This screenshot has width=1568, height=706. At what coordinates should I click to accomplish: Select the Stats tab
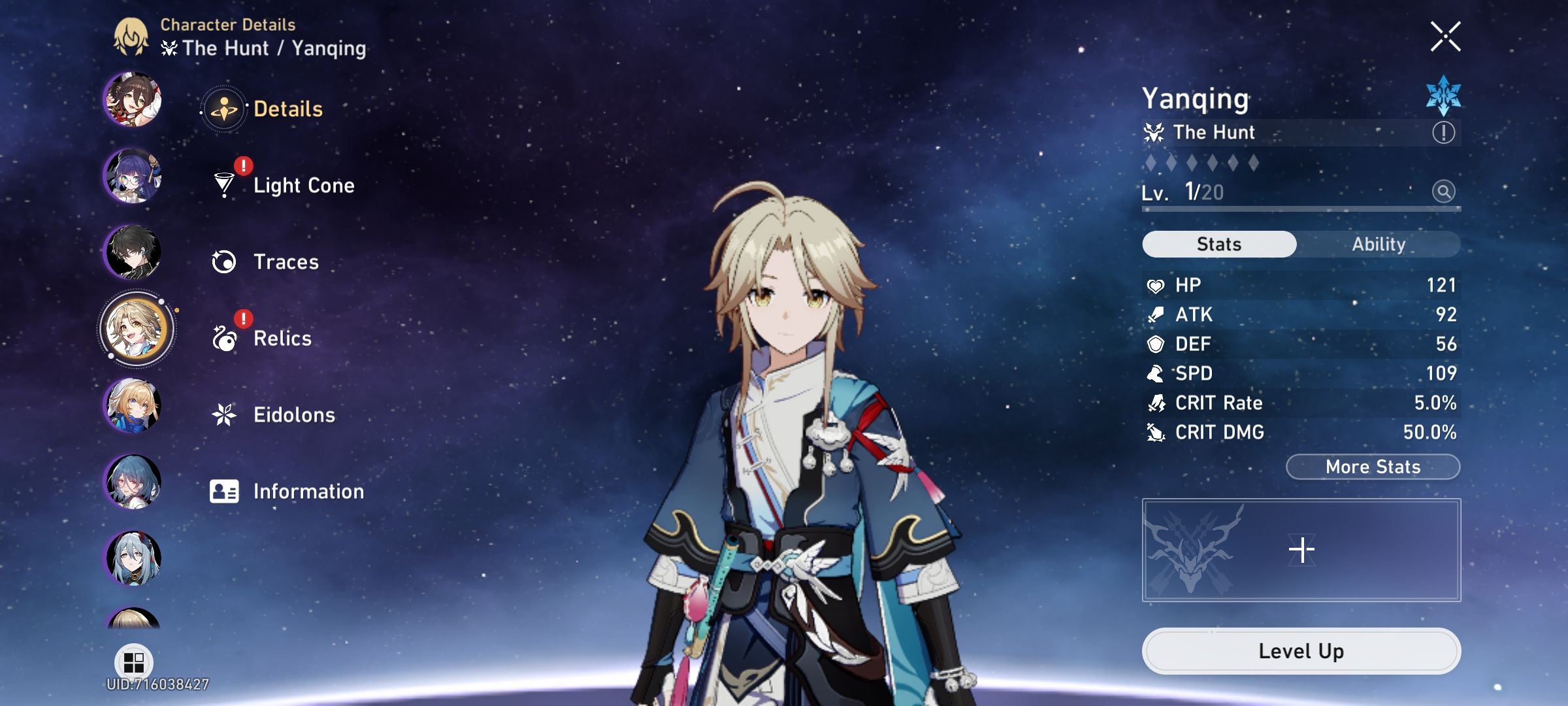pyautogui.click(x=1218, y=243)
